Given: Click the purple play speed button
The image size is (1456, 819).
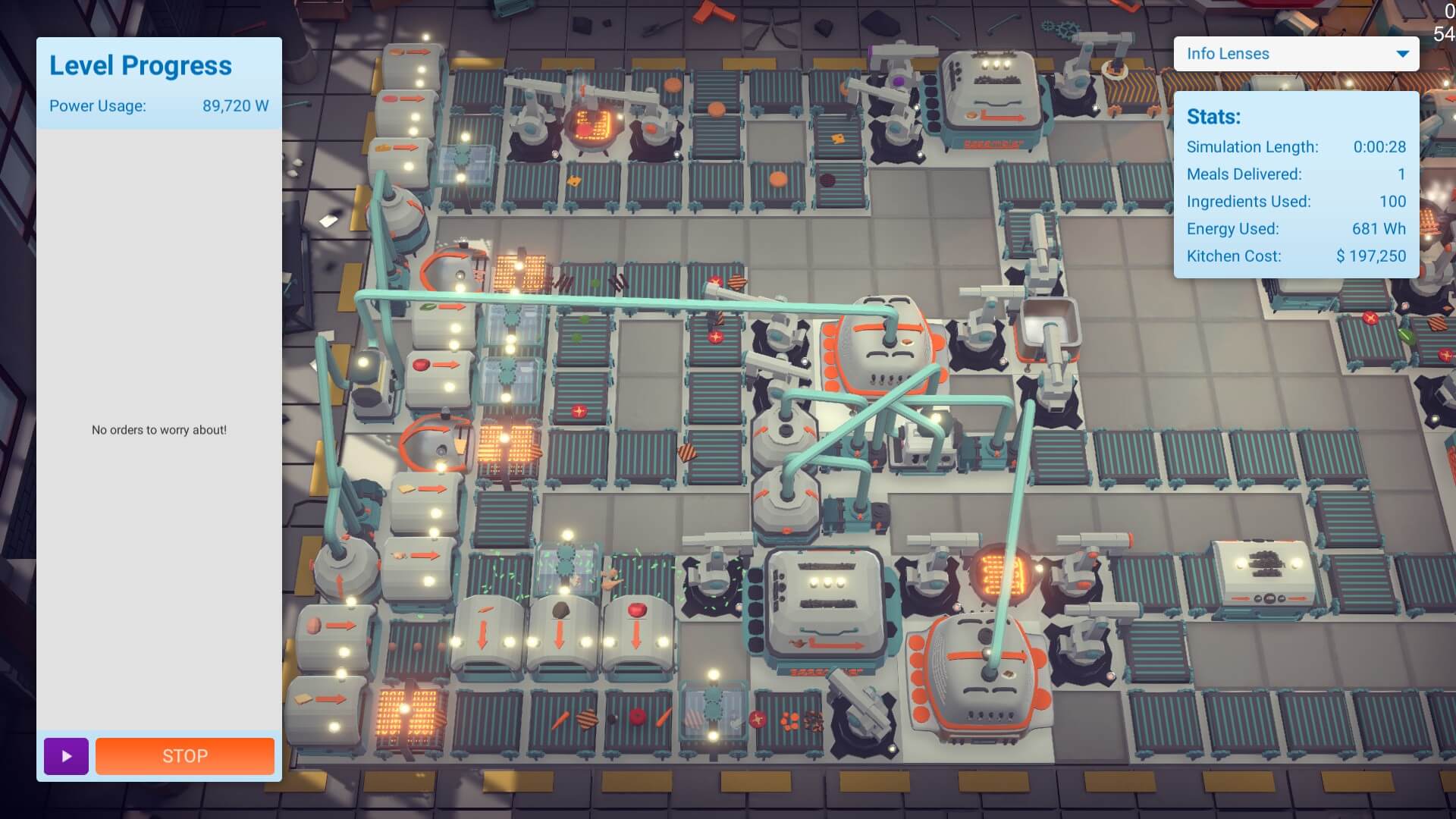Looking at the screenshot, I should point(66,755).
